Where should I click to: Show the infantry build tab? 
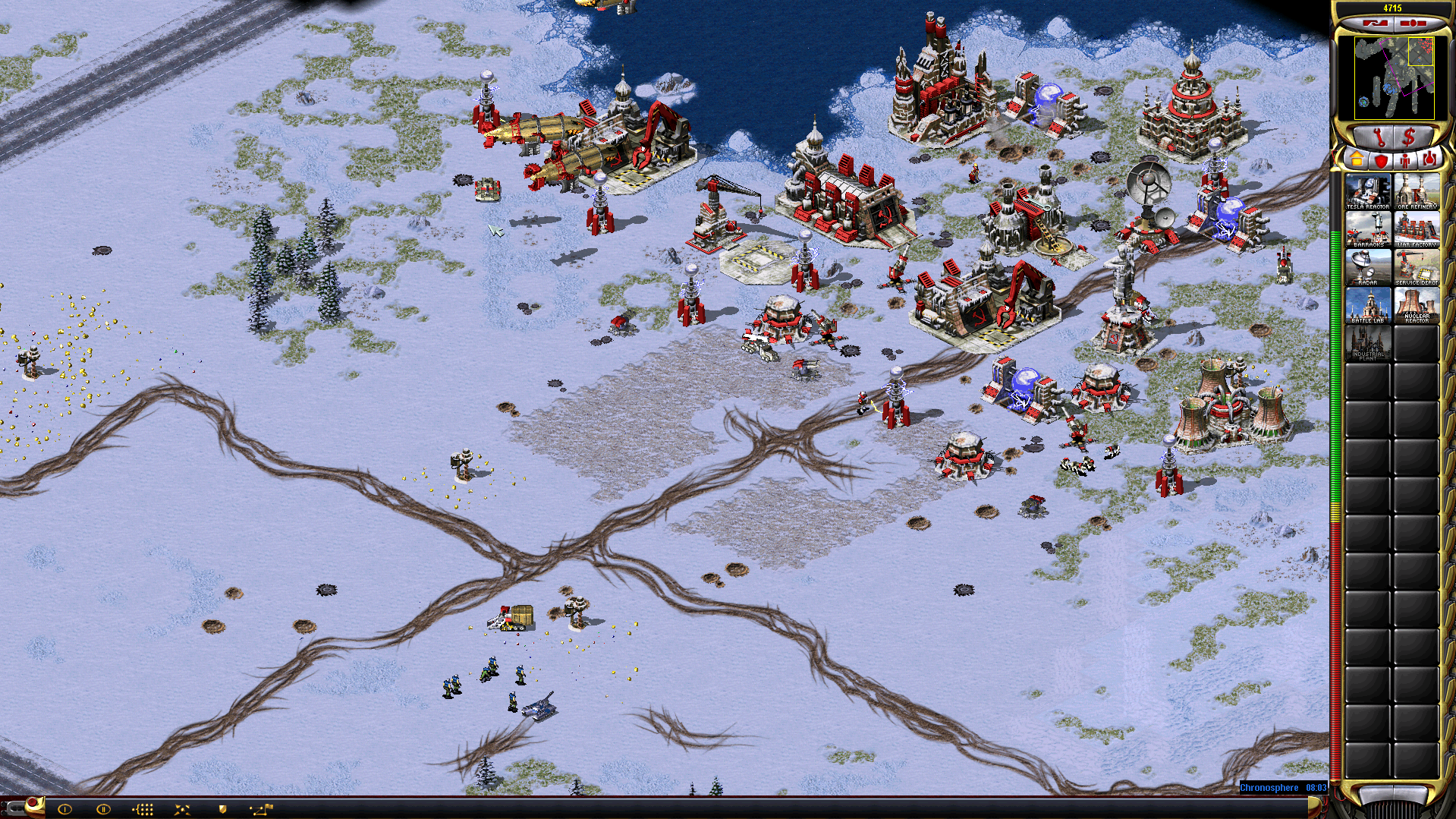(1405, 160)
